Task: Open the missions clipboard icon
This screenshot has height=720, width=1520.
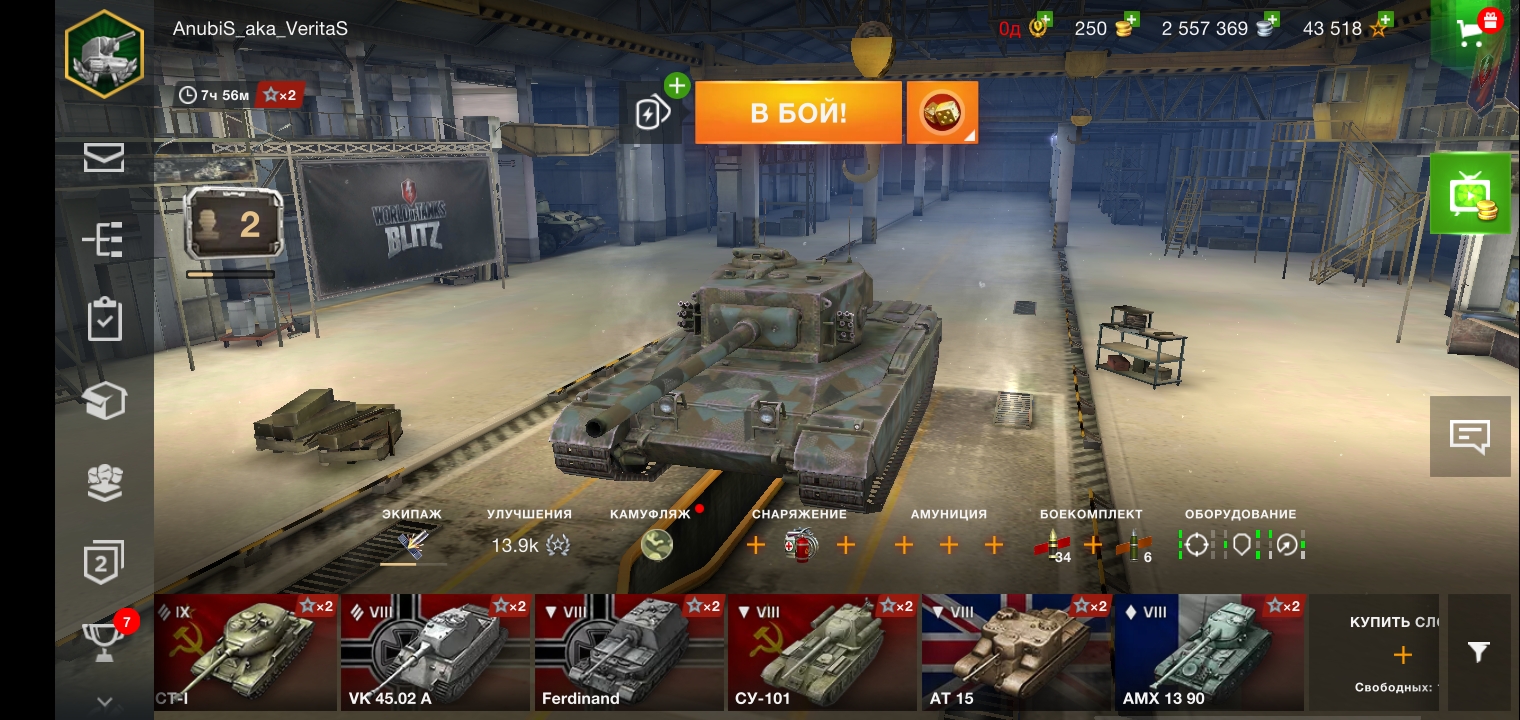Action: [x=104, y=320]
